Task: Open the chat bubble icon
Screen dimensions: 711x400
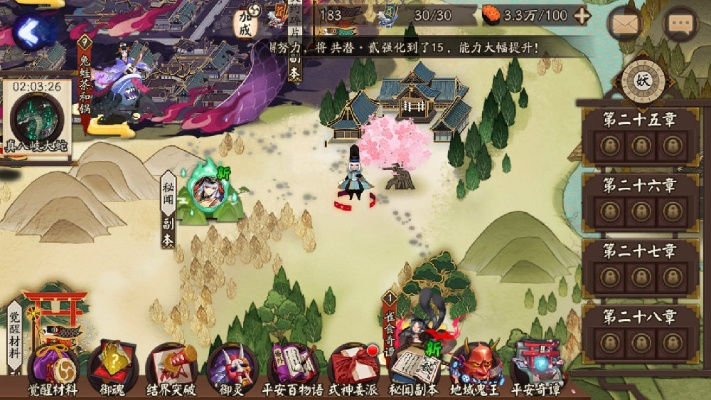Action: (682, 22)
